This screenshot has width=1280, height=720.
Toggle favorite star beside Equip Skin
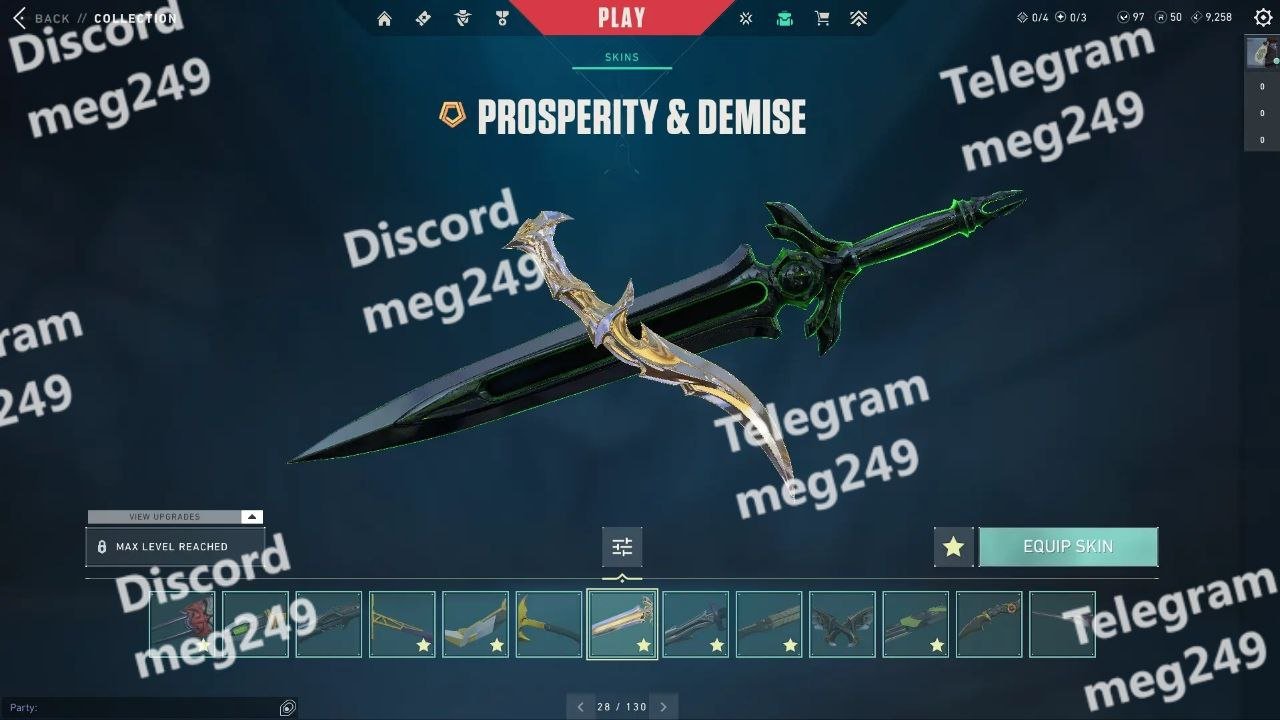[953, 547]
